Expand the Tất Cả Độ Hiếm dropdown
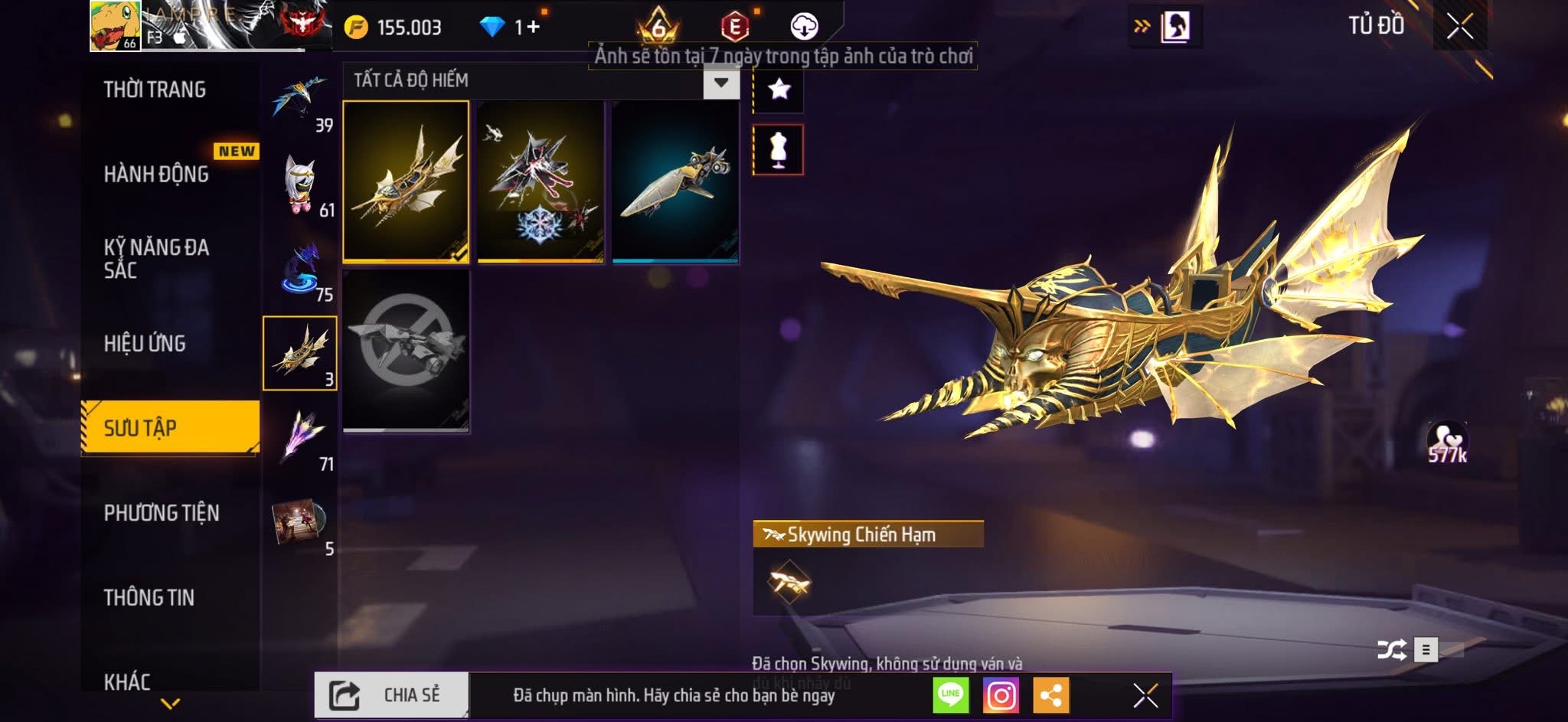1568x722 pixels. tap(720, 83)
